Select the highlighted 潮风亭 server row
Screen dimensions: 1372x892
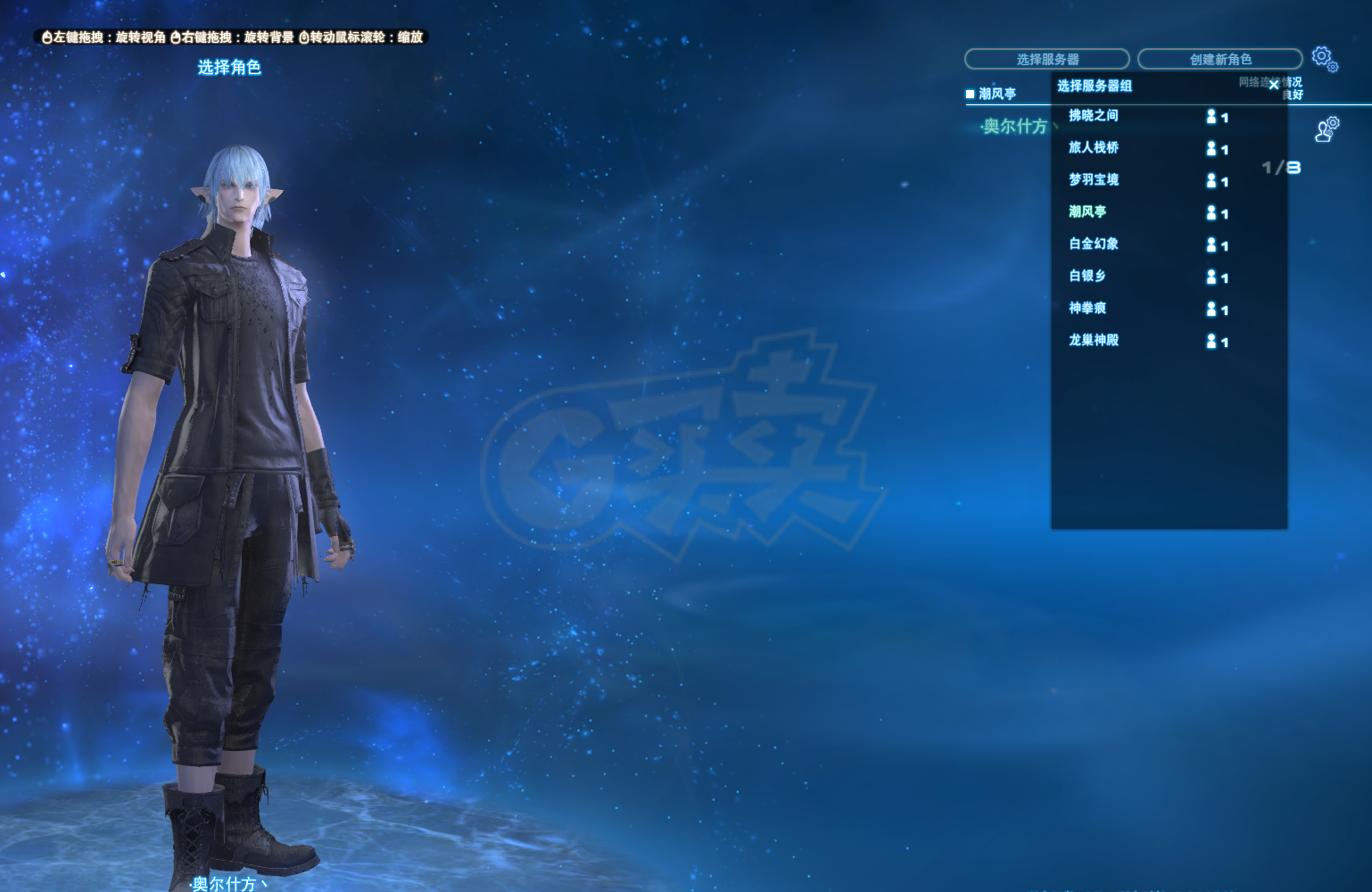1087,212
